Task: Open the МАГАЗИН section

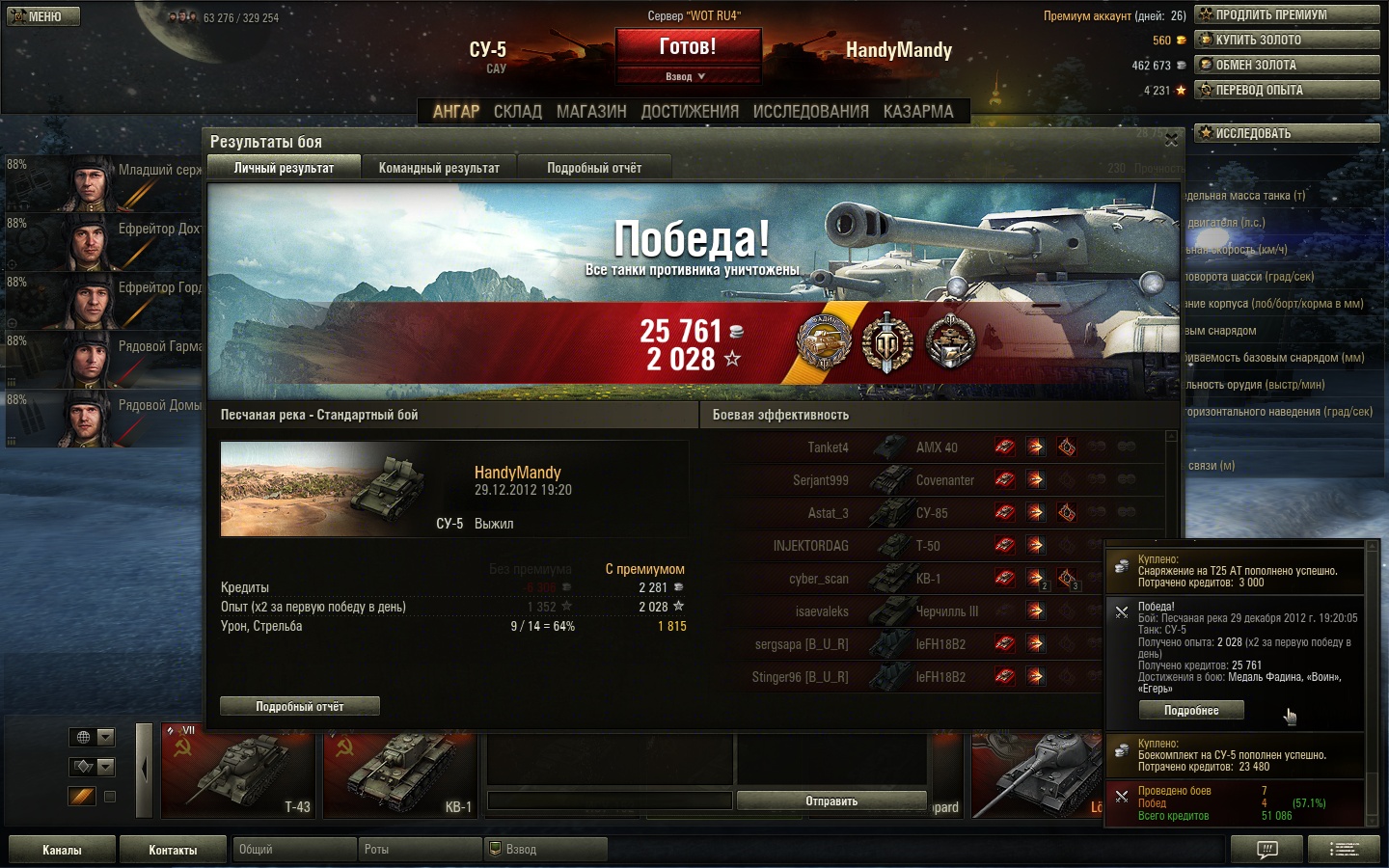Action: coord(591,112)
